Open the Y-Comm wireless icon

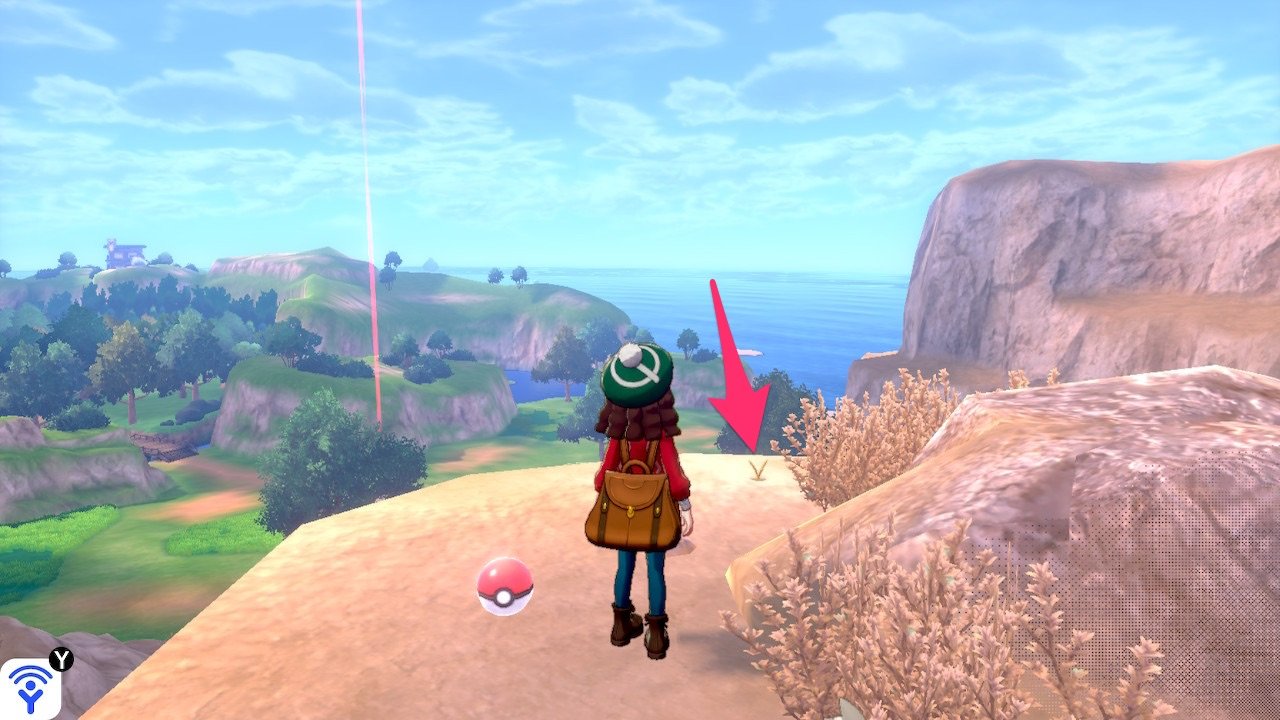coord(30,687)
